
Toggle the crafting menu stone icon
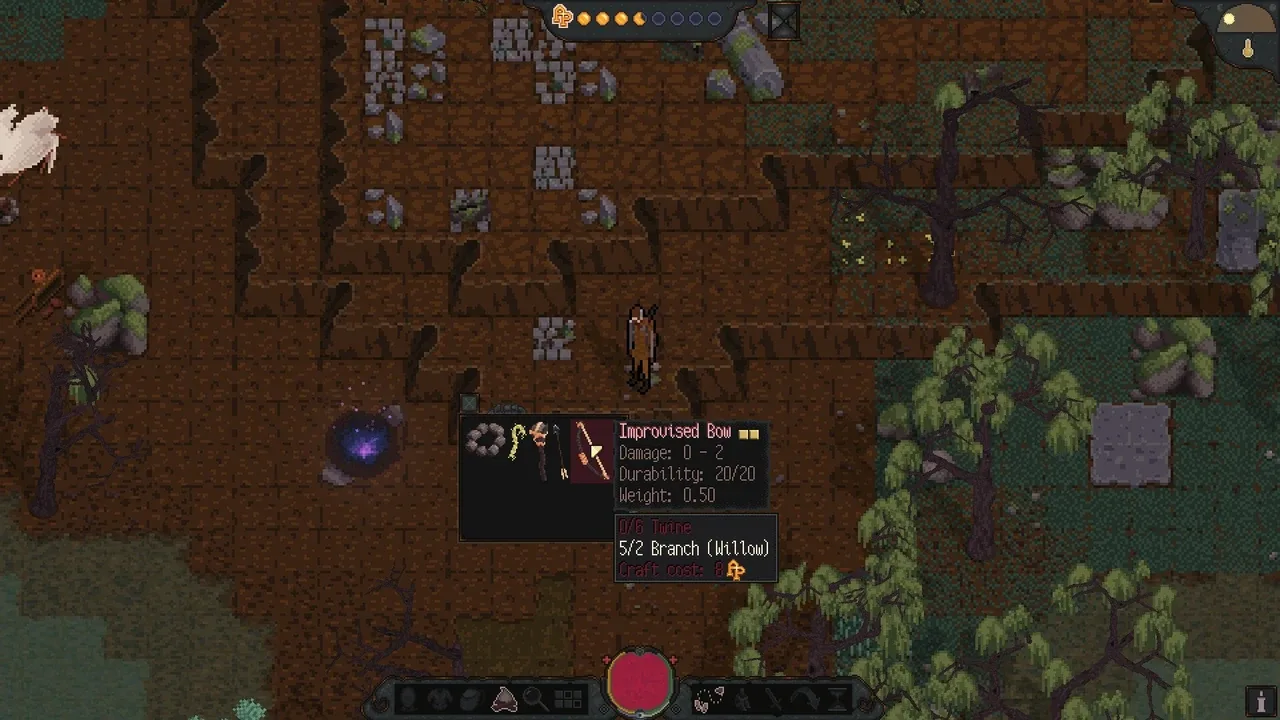(504, 699)
